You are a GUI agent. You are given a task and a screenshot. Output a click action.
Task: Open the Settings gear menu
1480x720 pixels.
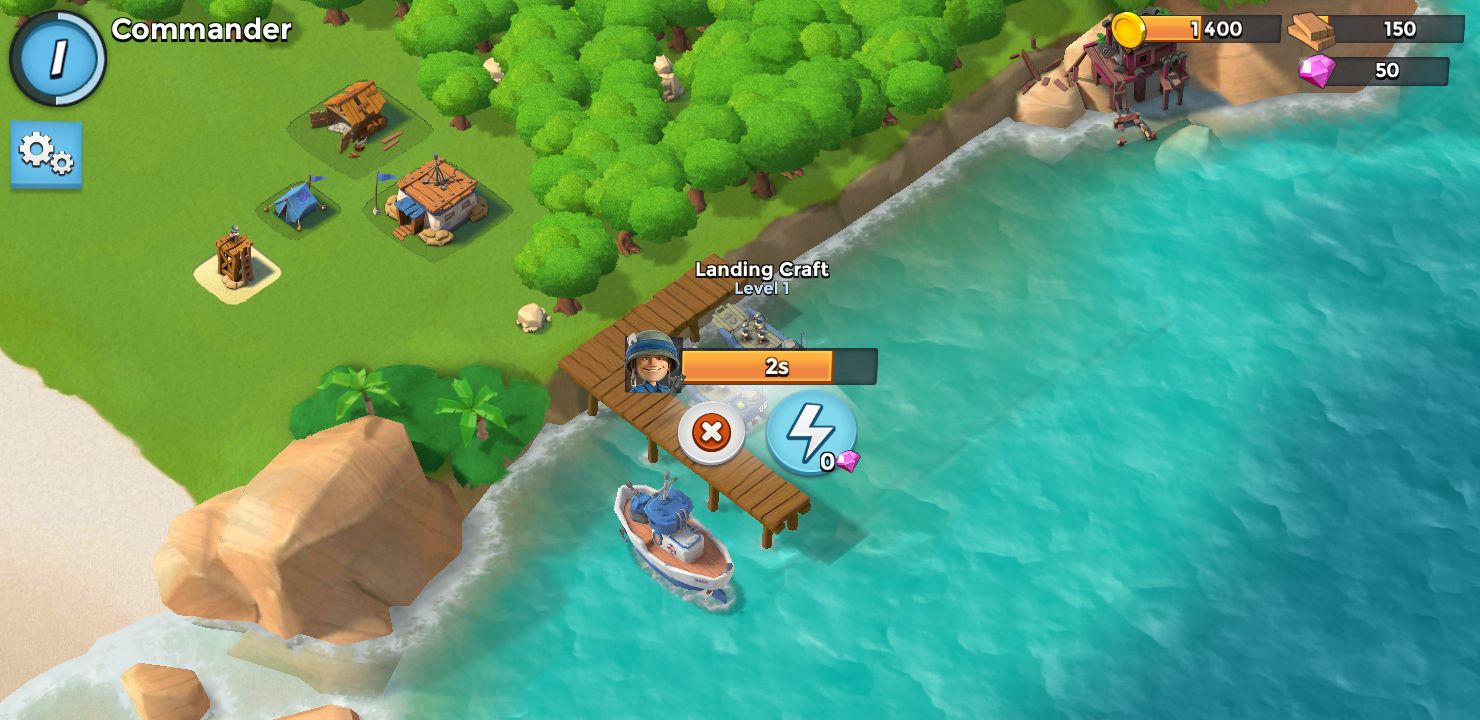pos(46,157)
